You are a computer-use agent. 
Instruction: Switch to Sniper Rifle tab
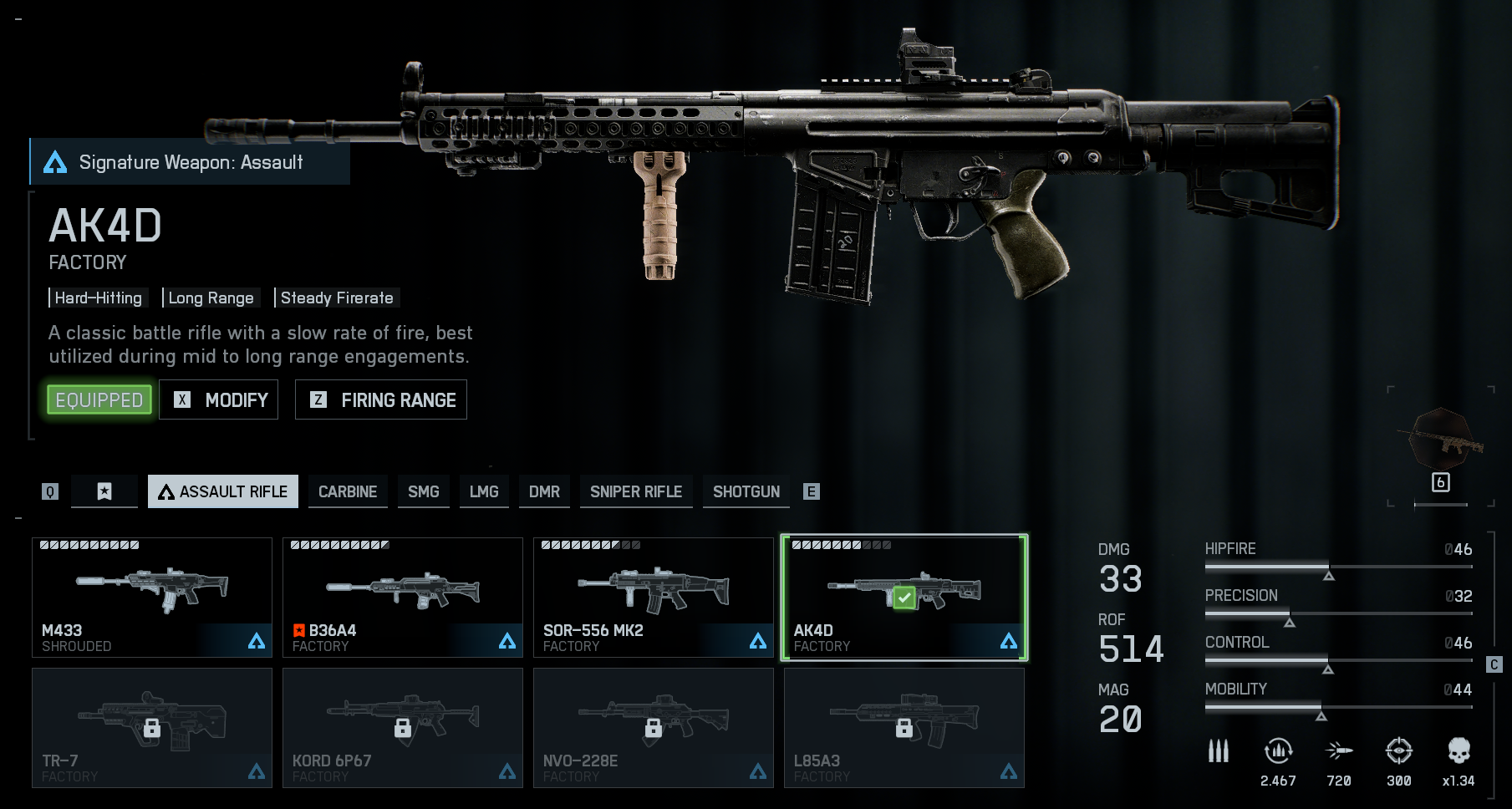coord(636,491)
